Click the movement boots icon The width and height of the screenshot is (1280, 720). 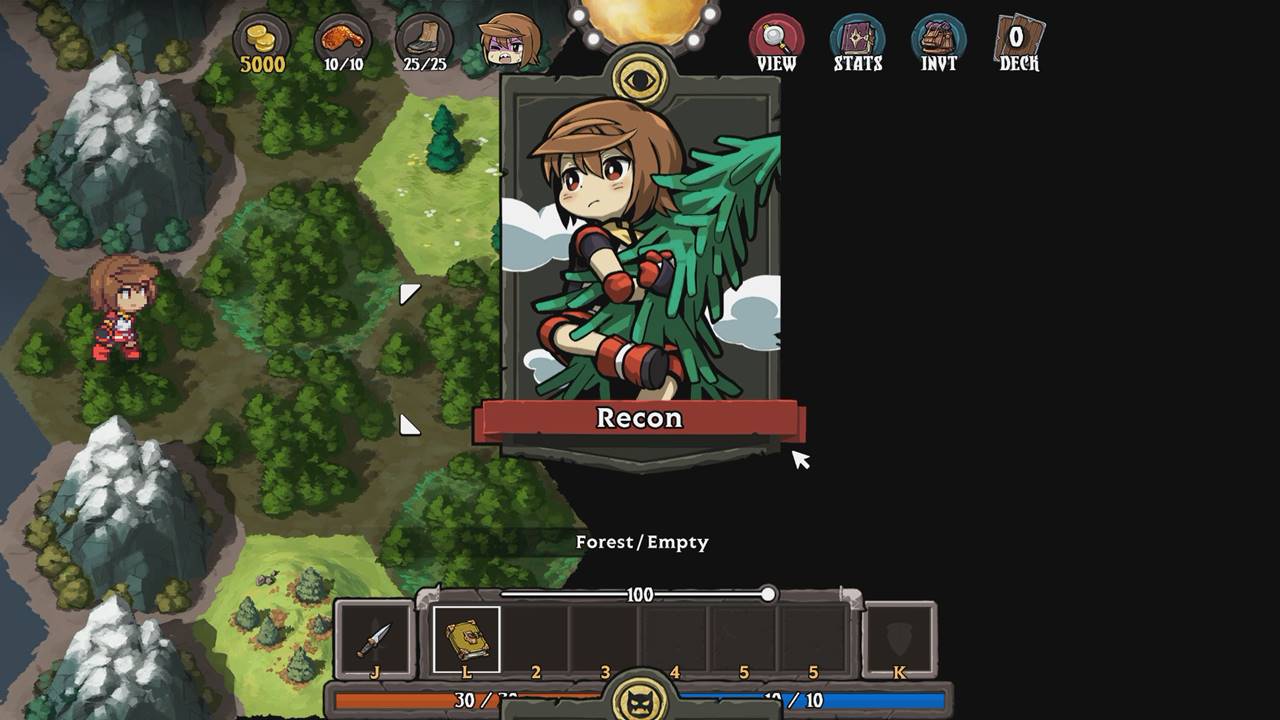pos(424,38)
